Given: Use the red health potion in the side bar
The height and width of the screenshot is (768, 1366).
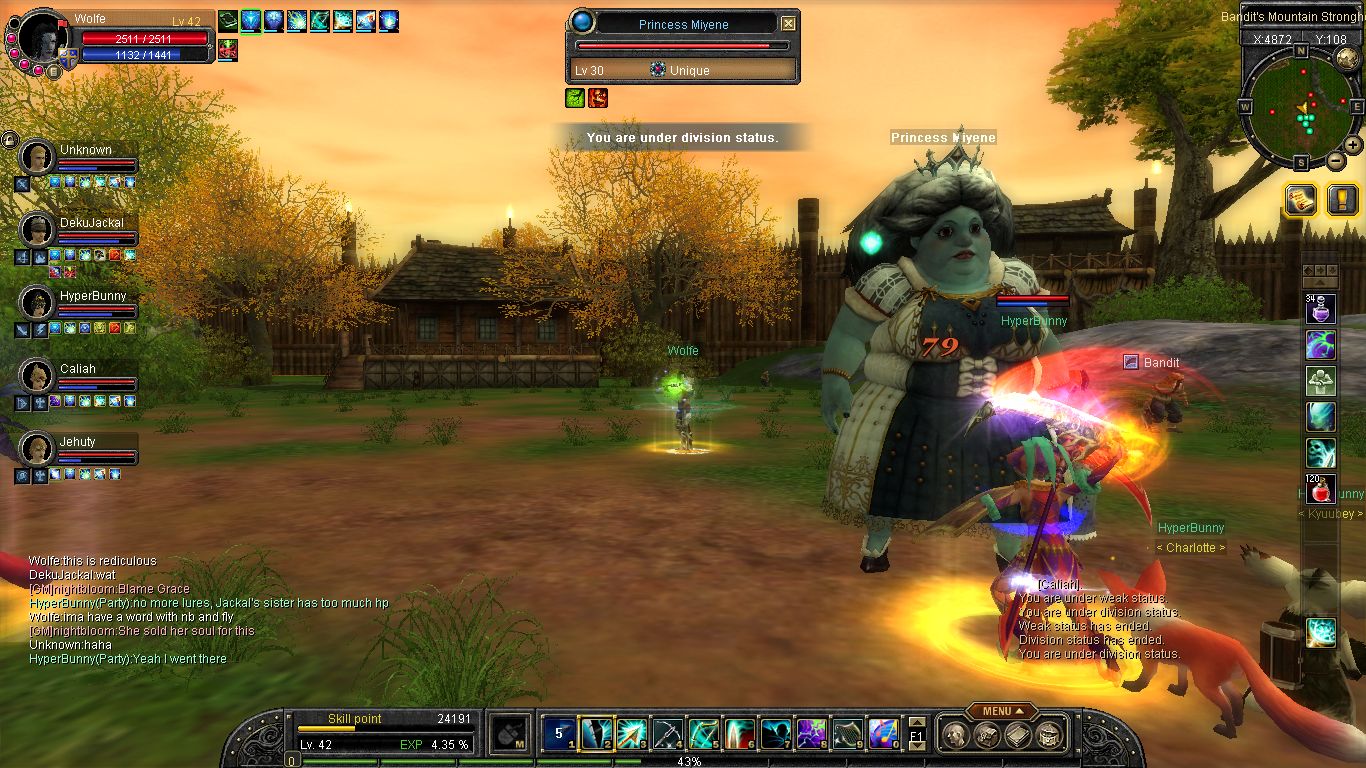Looking at the screenshot, I should click(1320, 489).
